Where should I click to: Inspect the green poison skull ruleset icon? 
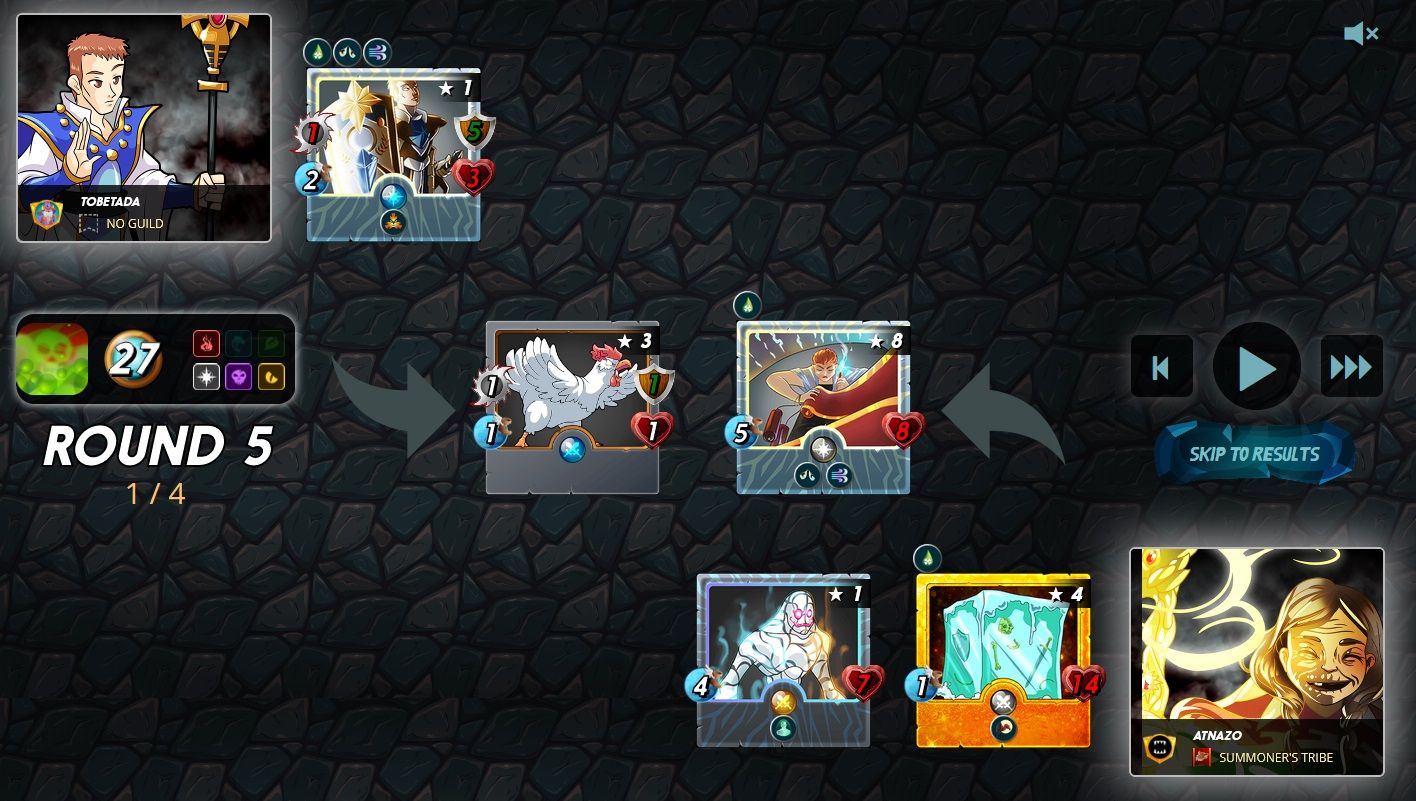[x=52, y=359]
